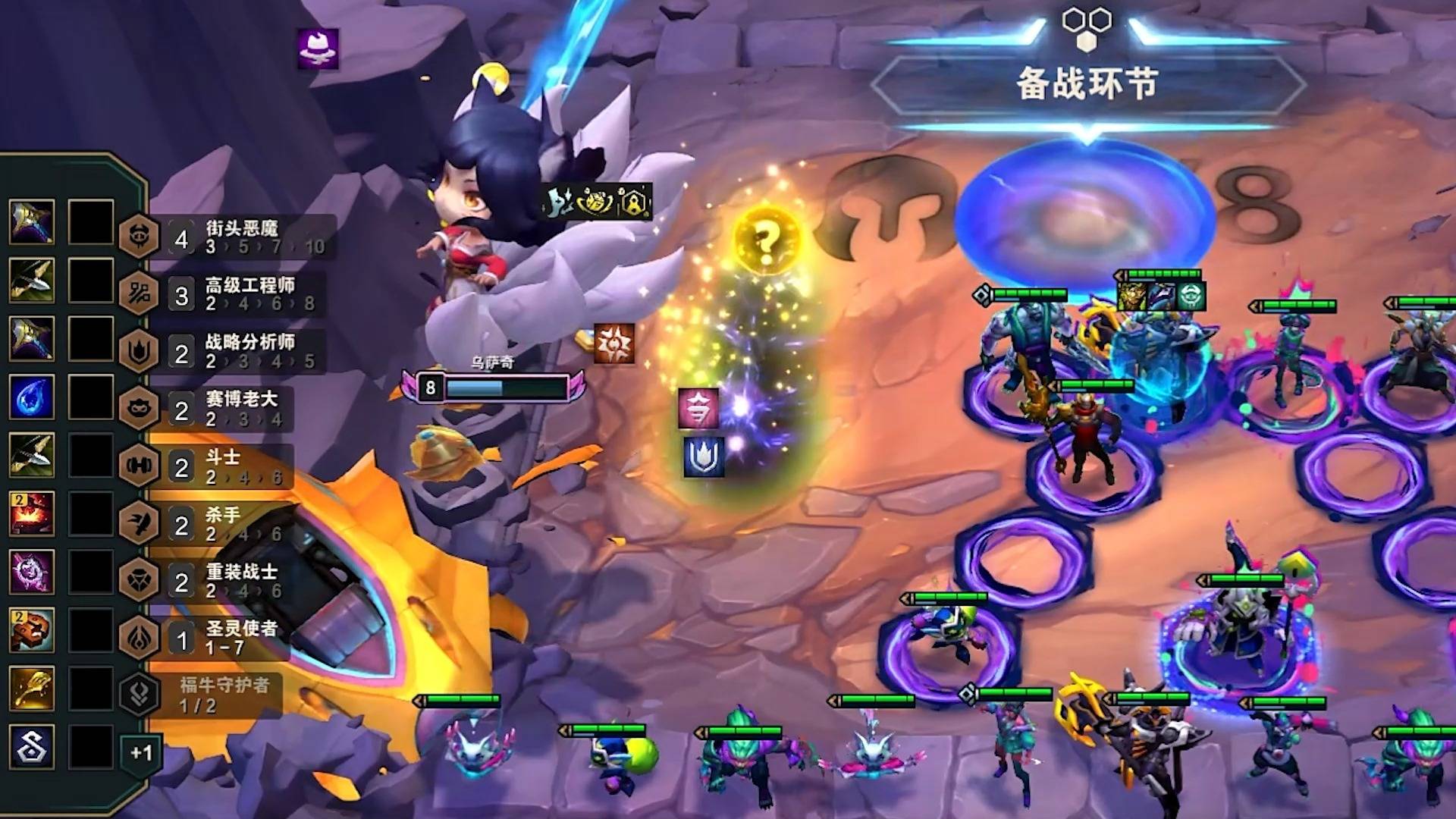Pick the golden spatula item

(32, 688)
